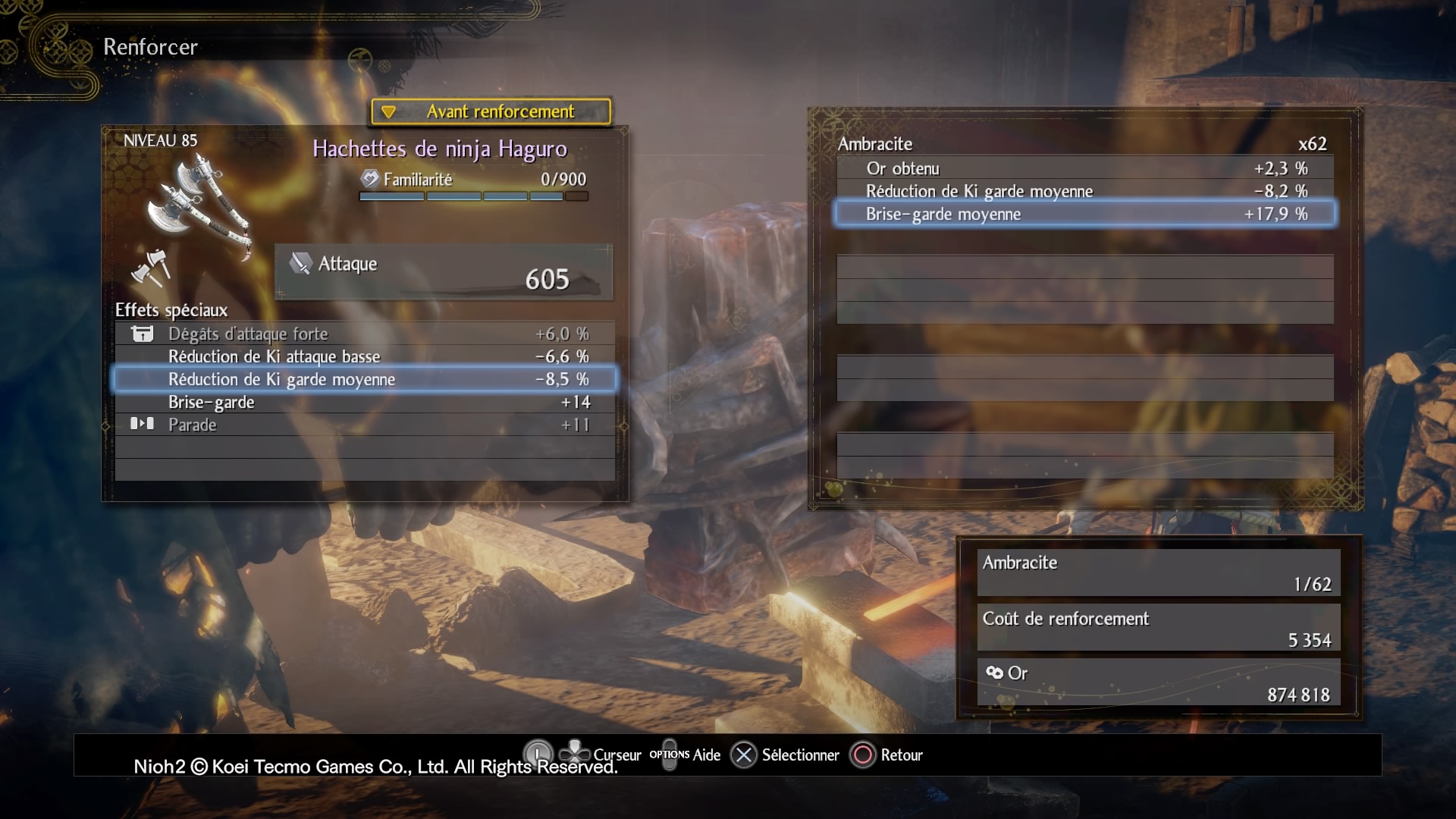Screen dimensions: 1456x819
Task: Select Réduction de Ki garde moyenne weapon effect
Action: (x=365, y=379)
